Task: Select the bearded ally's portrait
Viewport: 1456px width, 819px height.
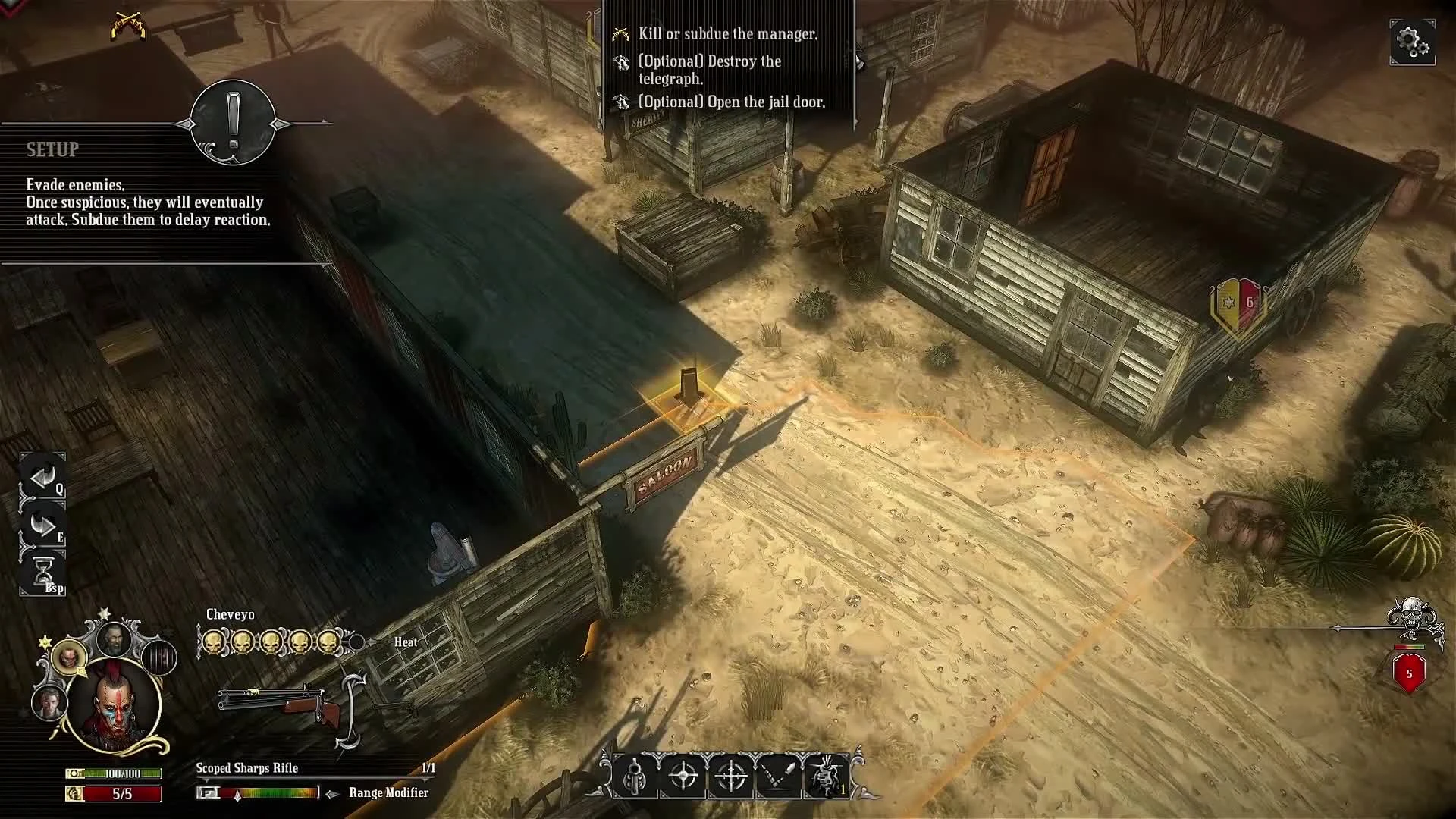Action: tap(113, 639)
